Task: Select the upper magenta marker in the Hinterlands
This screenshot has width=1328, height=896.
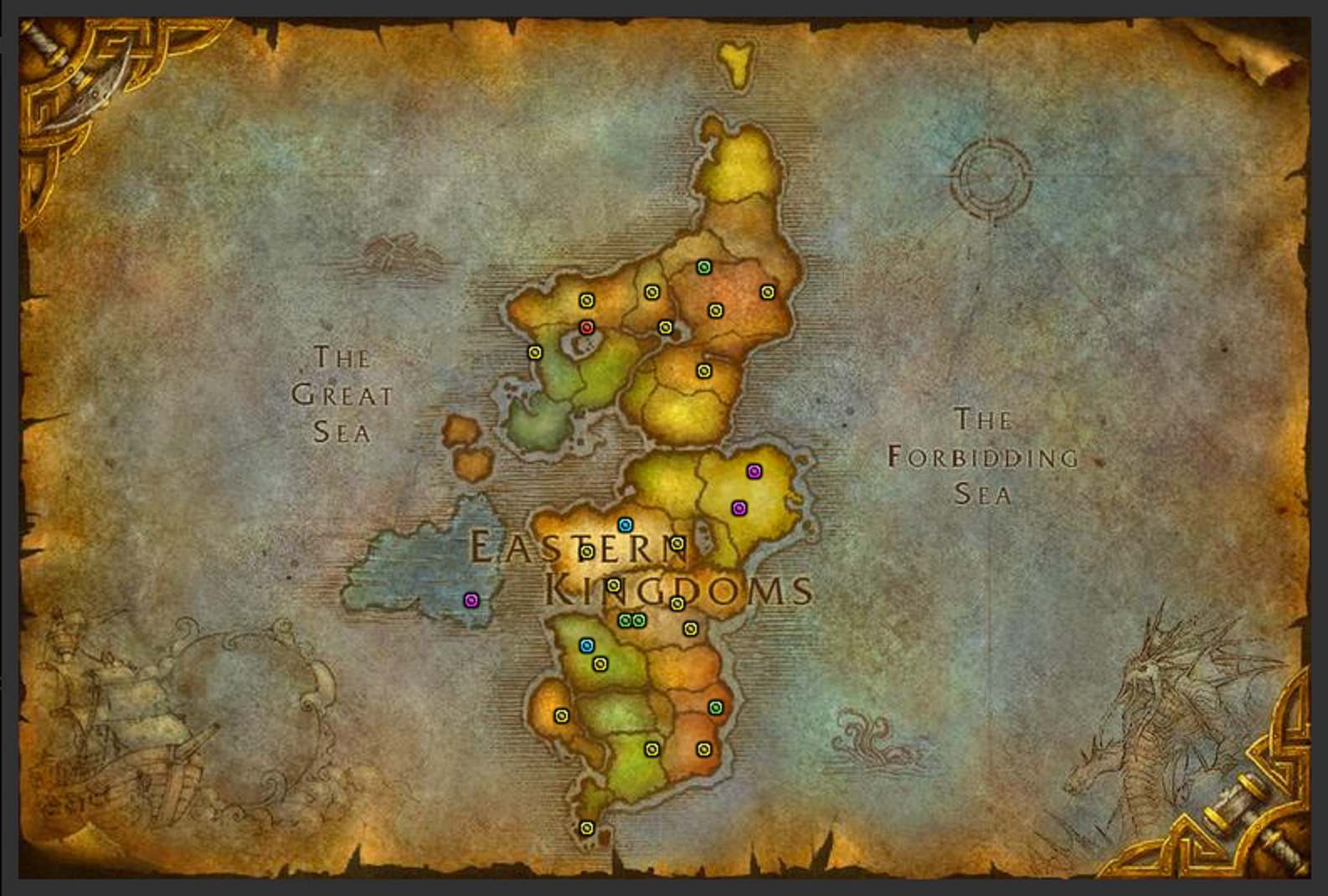Action: (756, 471)
